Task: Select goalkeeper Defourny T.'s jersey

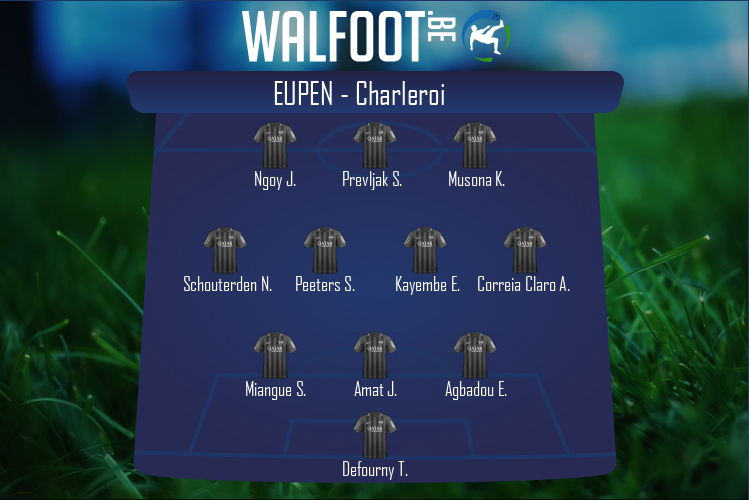Action: (375, 436)
